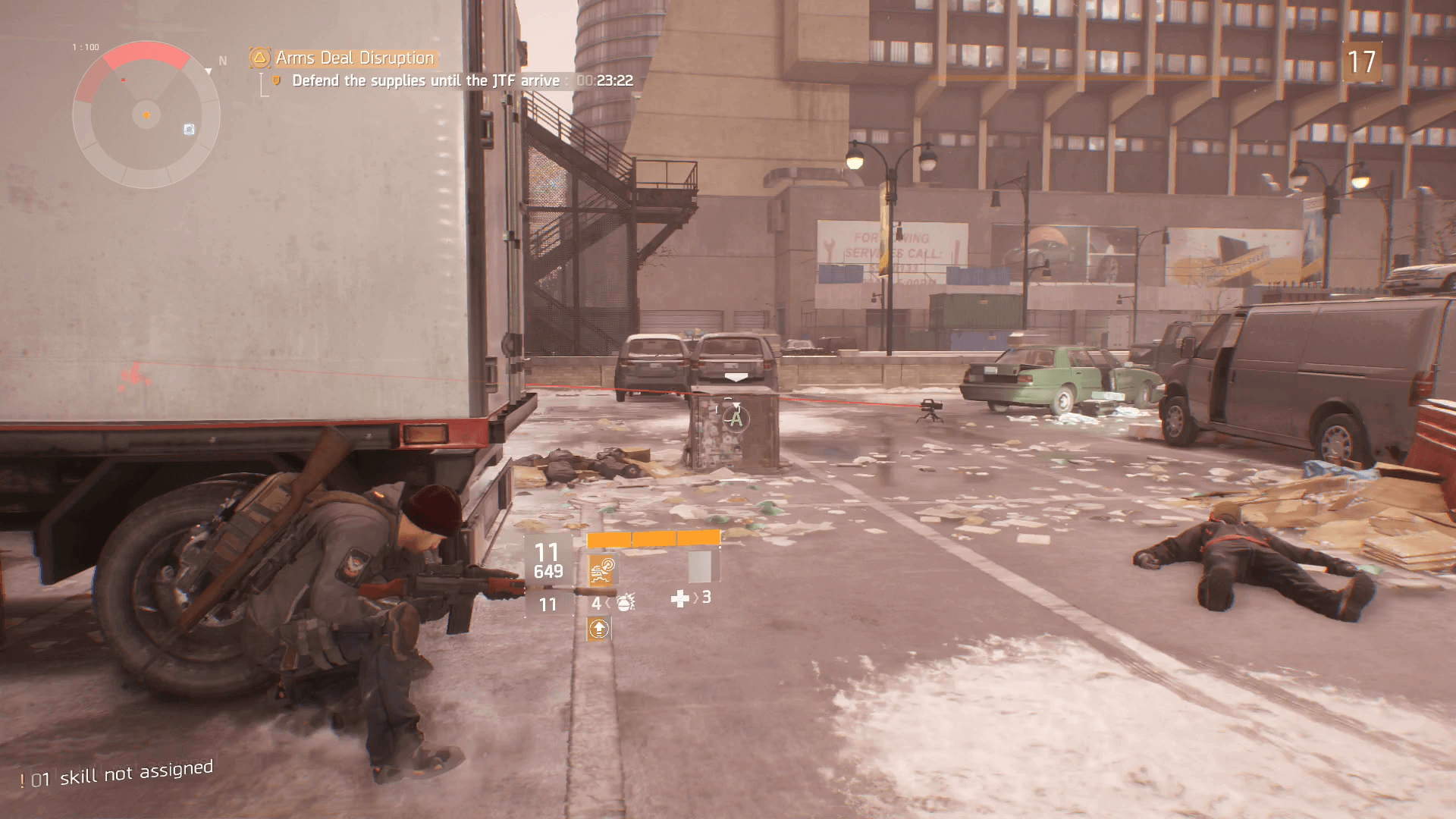Toggle the player dot at the minimap center
This screenshot has height=819, width=1456.
point(146,115)
